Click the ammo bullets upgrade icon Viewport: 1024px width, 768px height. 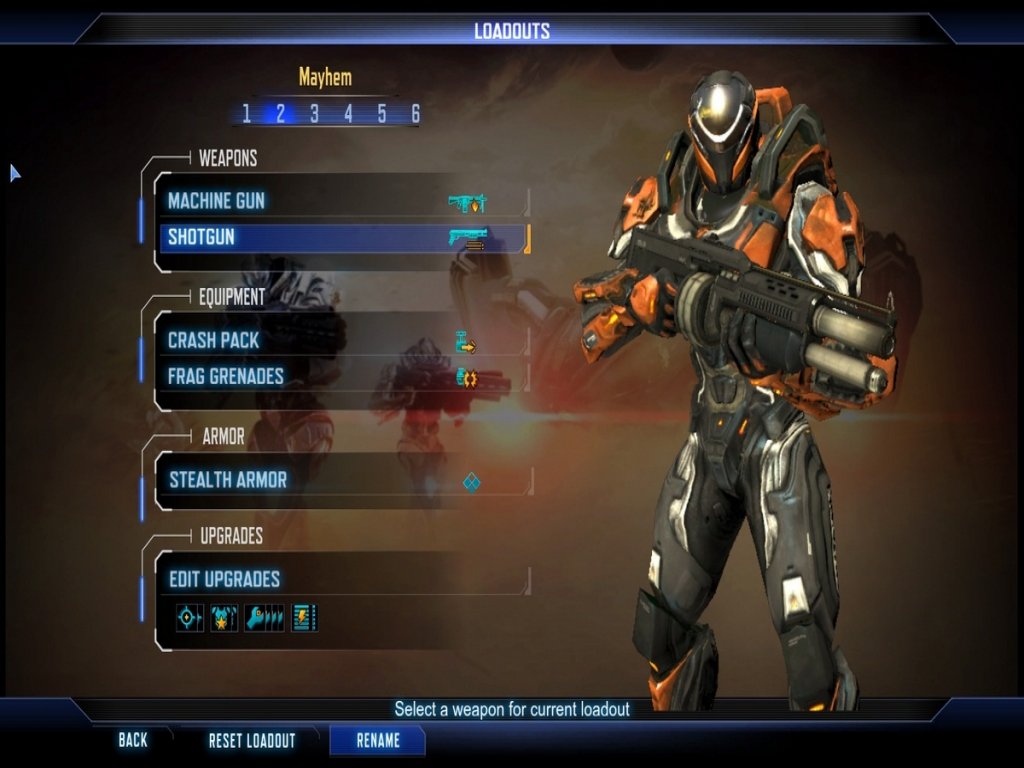coord(265,618)
